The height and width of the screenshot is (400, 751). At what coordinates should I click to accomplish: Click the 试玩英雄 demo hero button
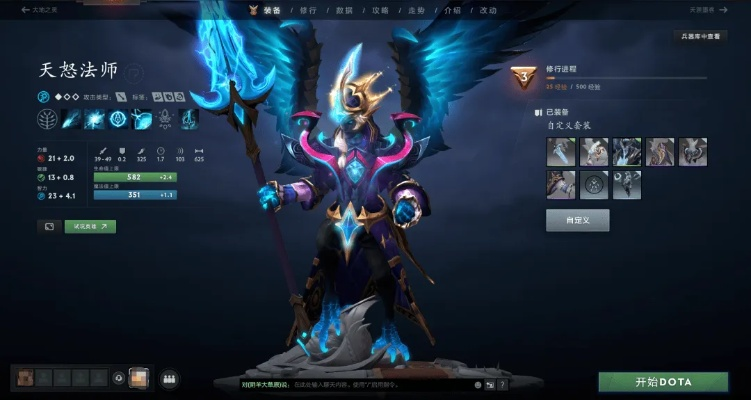(90, 227)
